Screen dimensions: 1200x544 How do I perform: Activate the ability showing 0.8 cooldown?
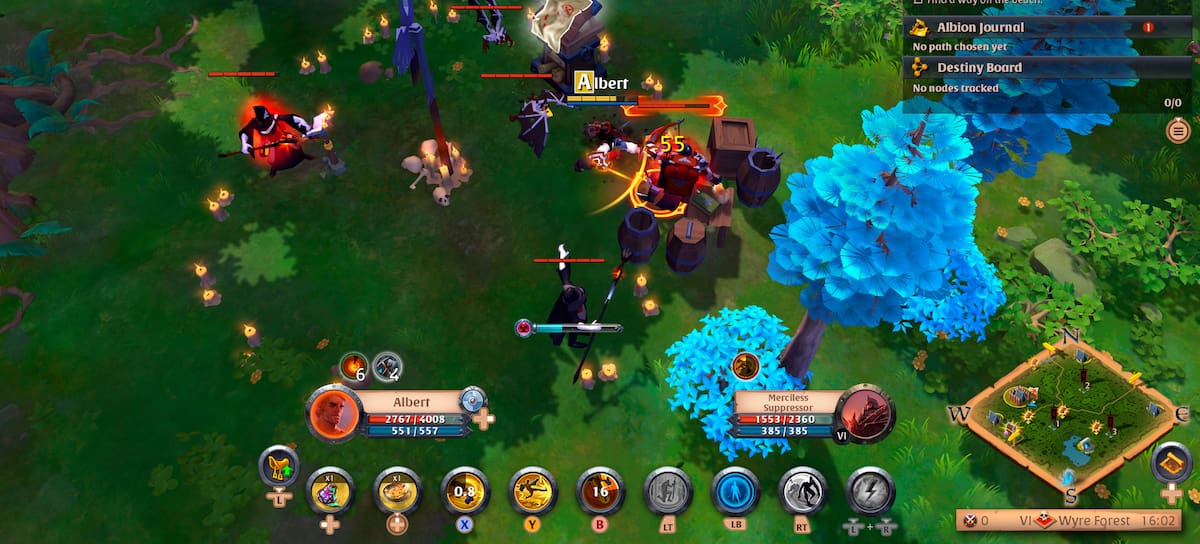click(x=465, y=490)
